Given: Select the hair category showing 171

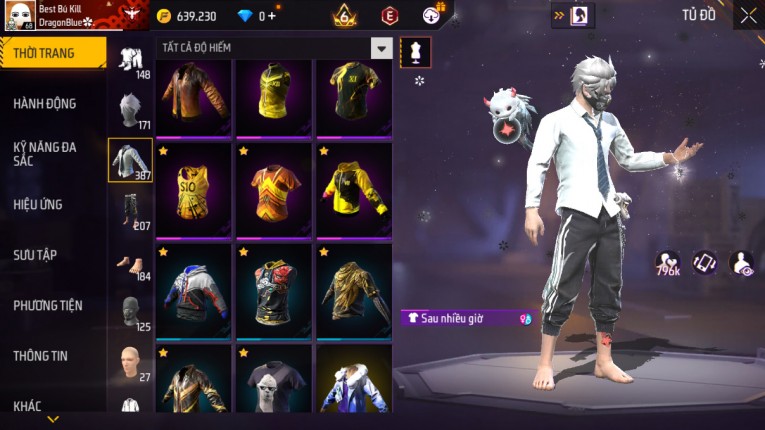Looking at the screenshot, I should [x=130, y=110].
